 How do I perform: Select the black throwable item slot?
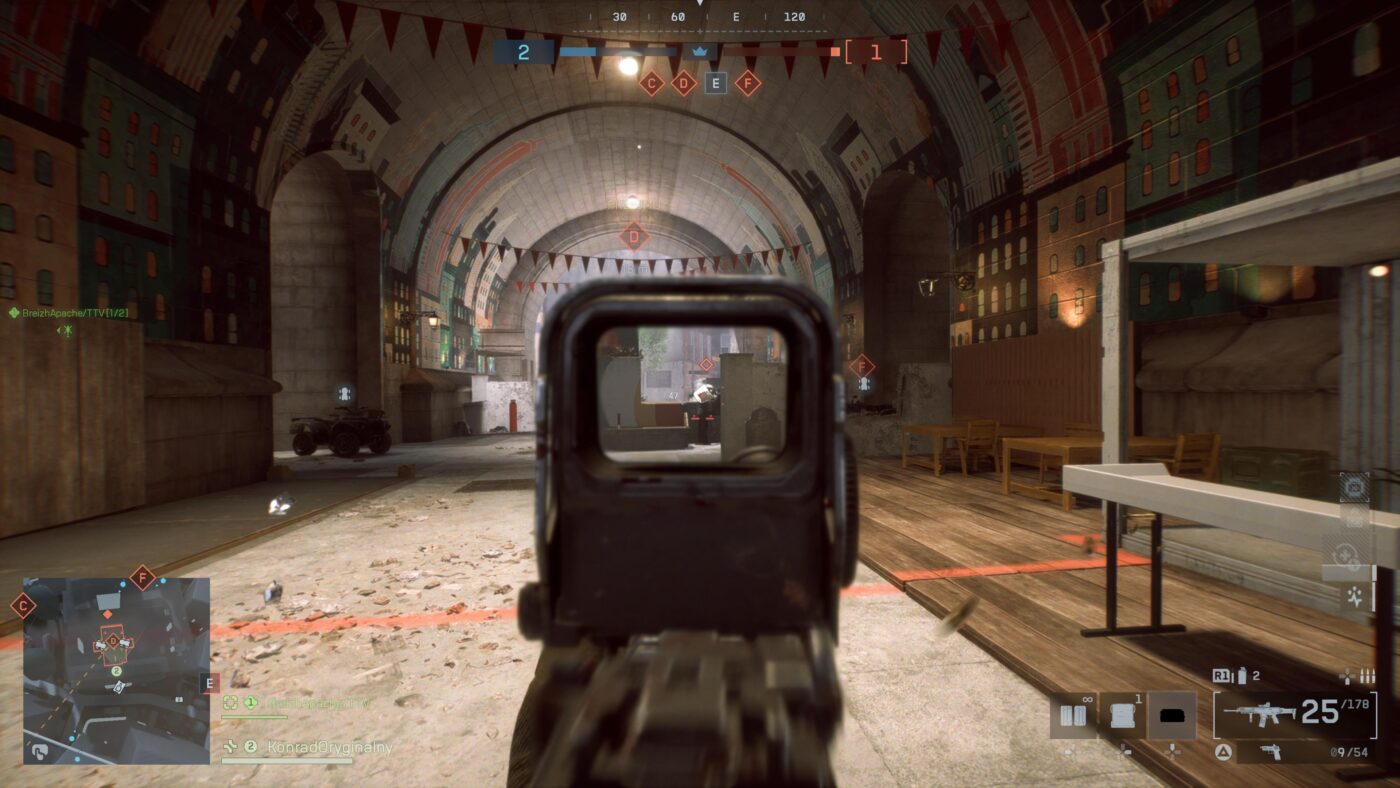1172,715
